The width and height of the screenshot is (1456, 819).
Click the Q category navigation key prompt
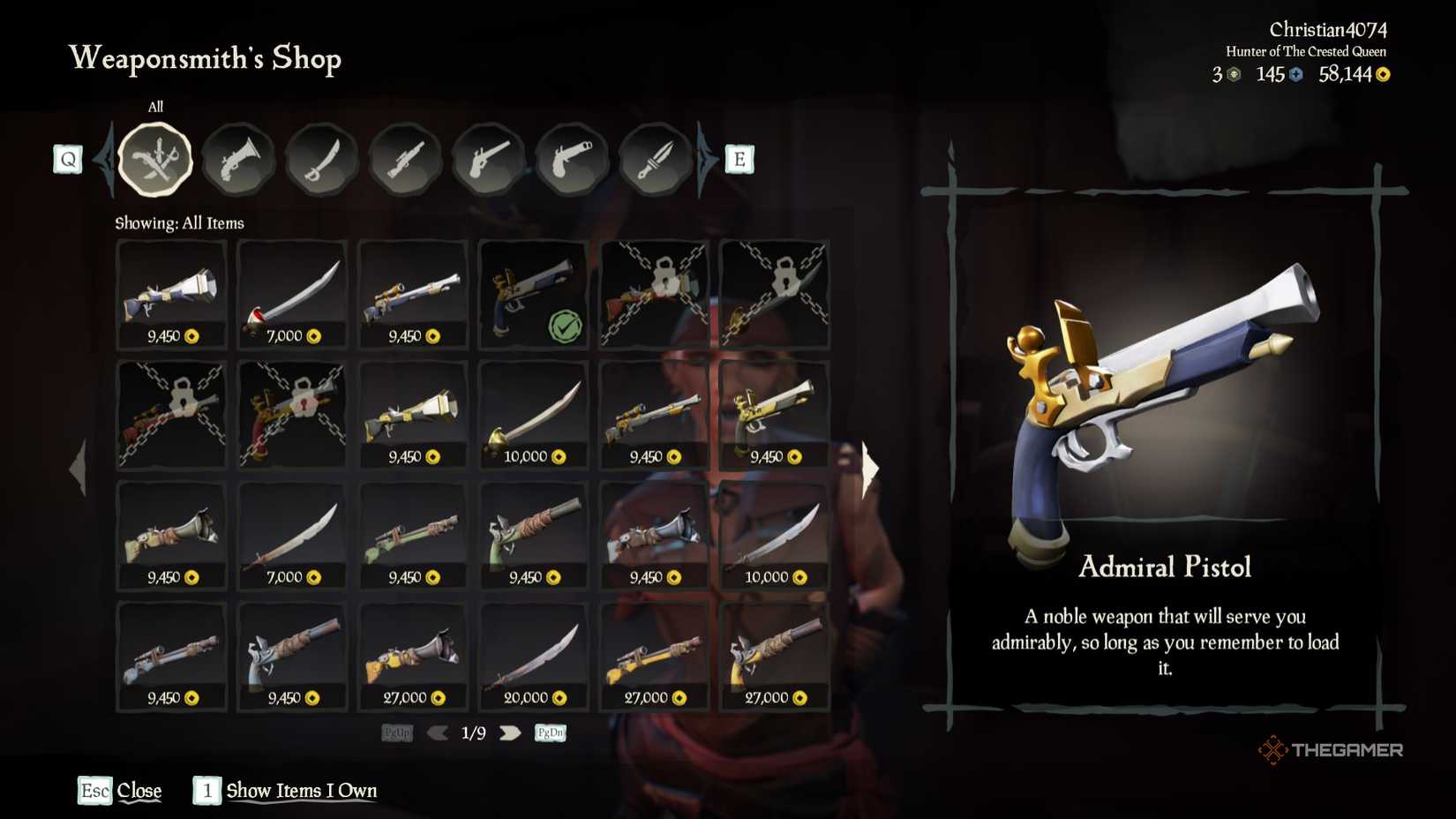tap(67, 160)
